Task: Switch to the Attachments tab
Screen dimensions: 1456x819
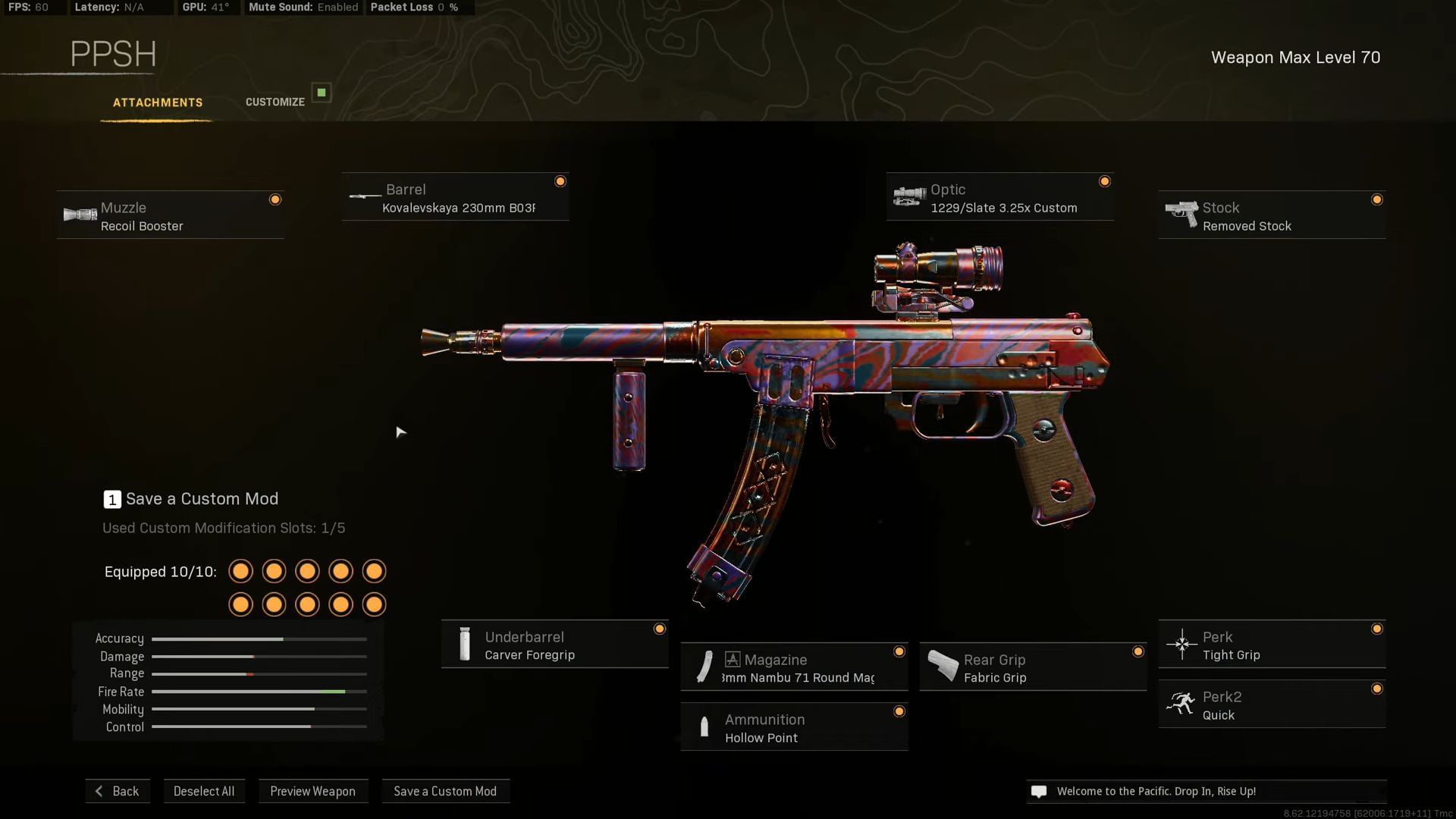Action: pos(157,102)
